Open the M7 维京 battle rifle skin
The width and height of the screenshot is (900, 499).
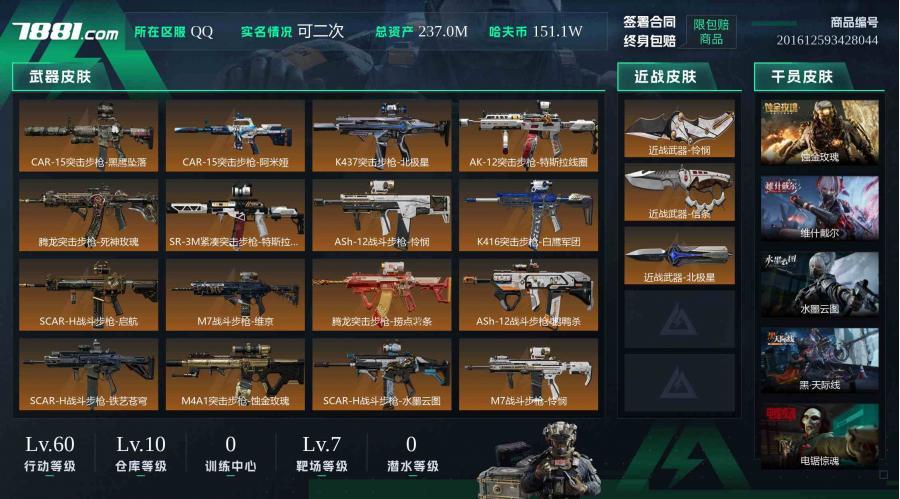pos(235,295)
